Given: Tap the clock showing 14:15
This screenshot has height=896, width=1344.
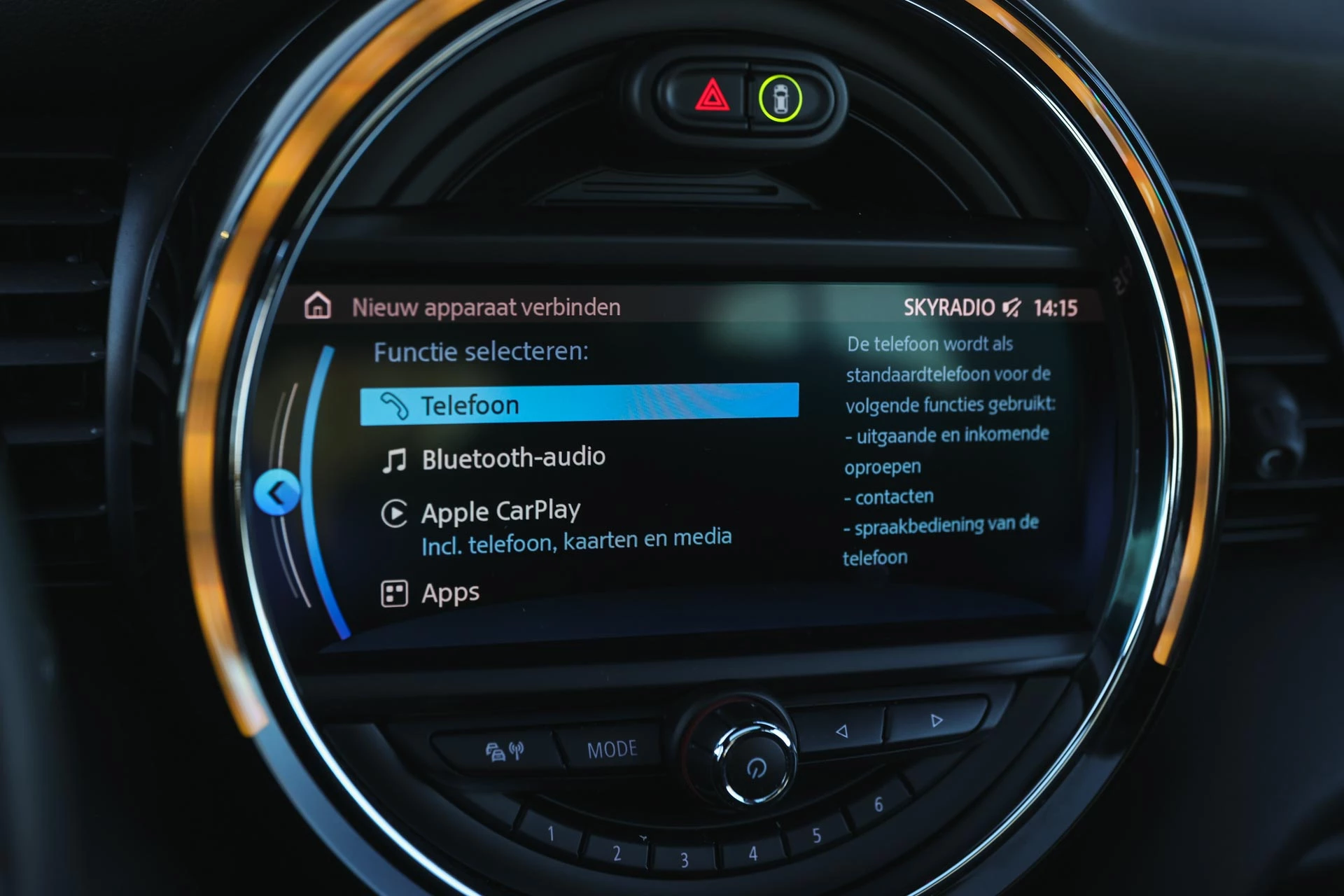Looking at the screenshot, I should click(x=1058, y=307).
